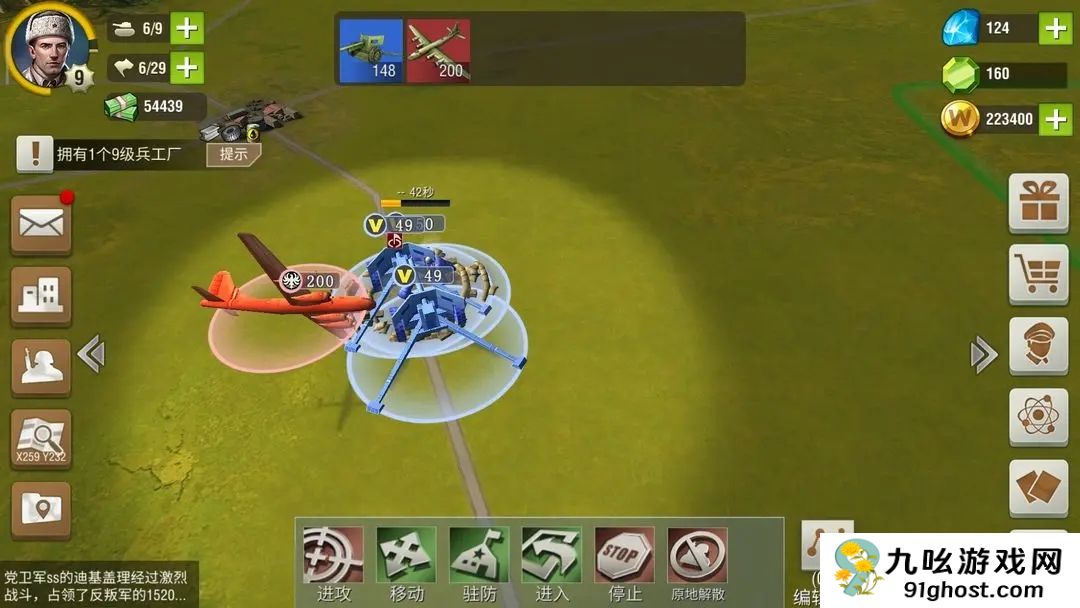Open the officer menu
Viewport: 1080px width, 608px height.
(x=1038, y=345)
